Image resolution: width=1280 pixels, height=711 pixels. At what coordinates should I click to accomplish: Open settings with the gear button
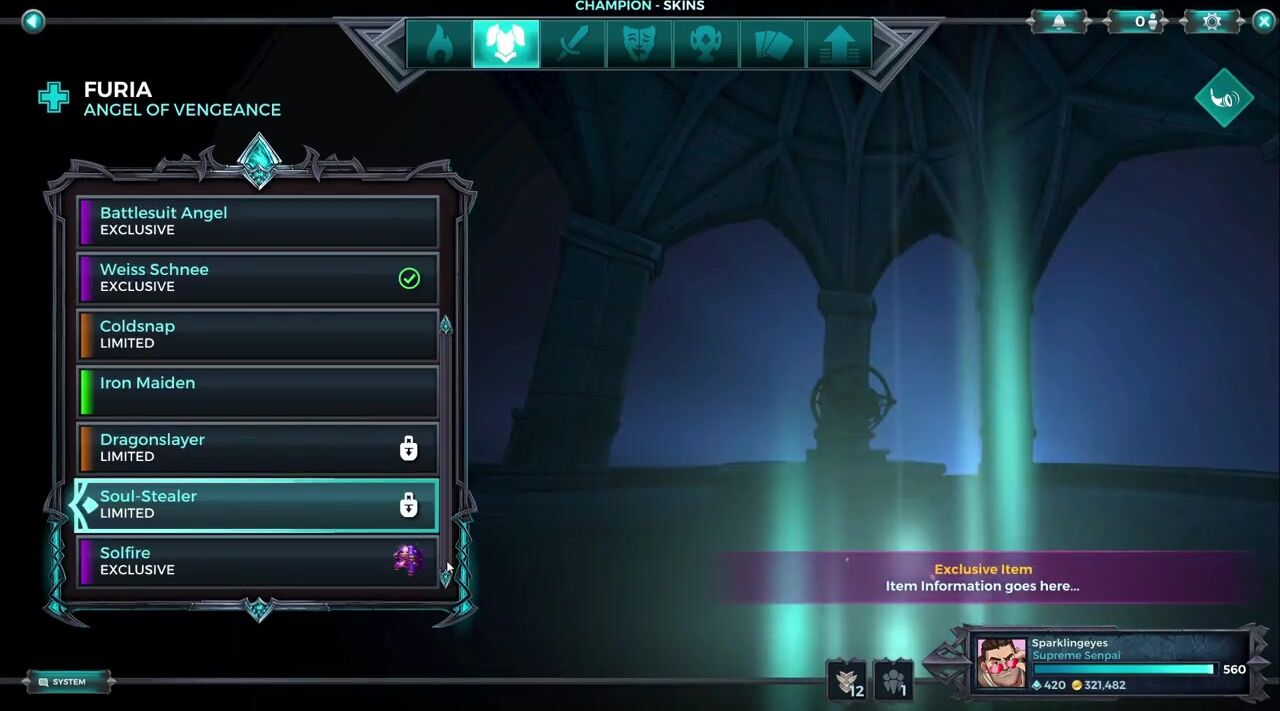[1212, 21]
